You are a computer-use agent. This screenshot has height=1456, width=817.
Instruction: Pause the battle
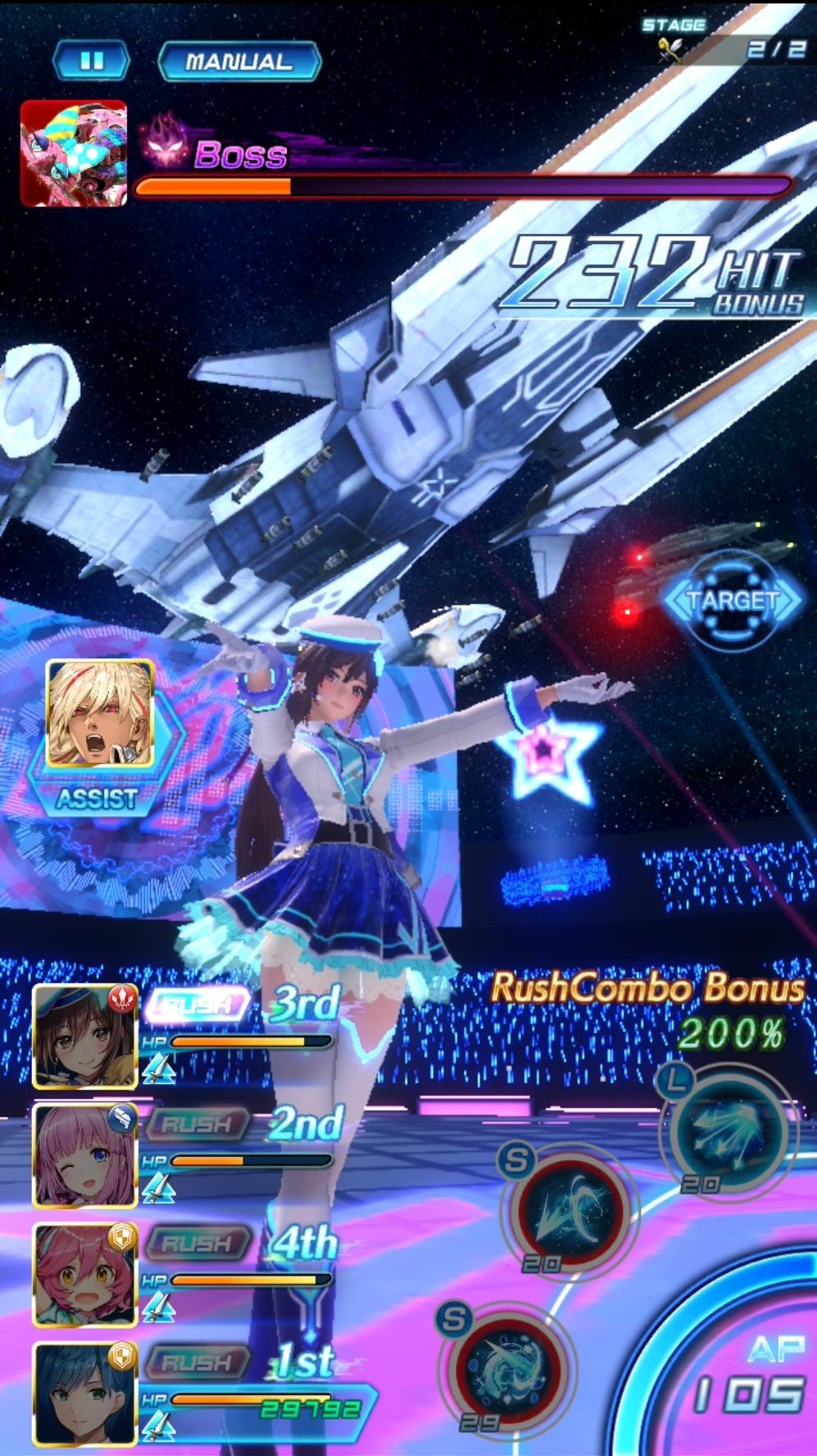click(x=91, y=62)
